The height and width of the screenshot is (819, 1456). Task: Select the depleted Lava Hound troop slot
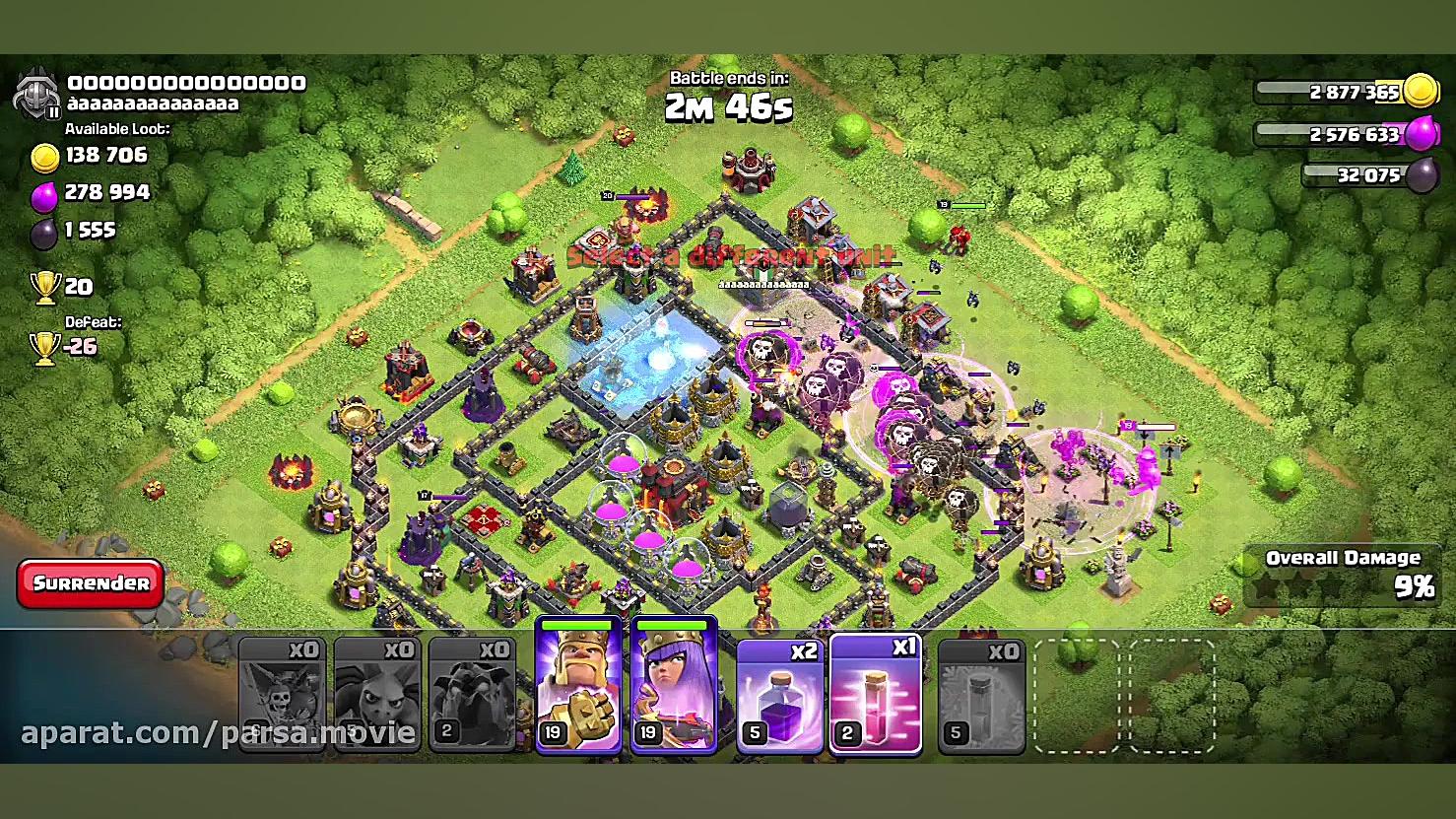point(473,696)
